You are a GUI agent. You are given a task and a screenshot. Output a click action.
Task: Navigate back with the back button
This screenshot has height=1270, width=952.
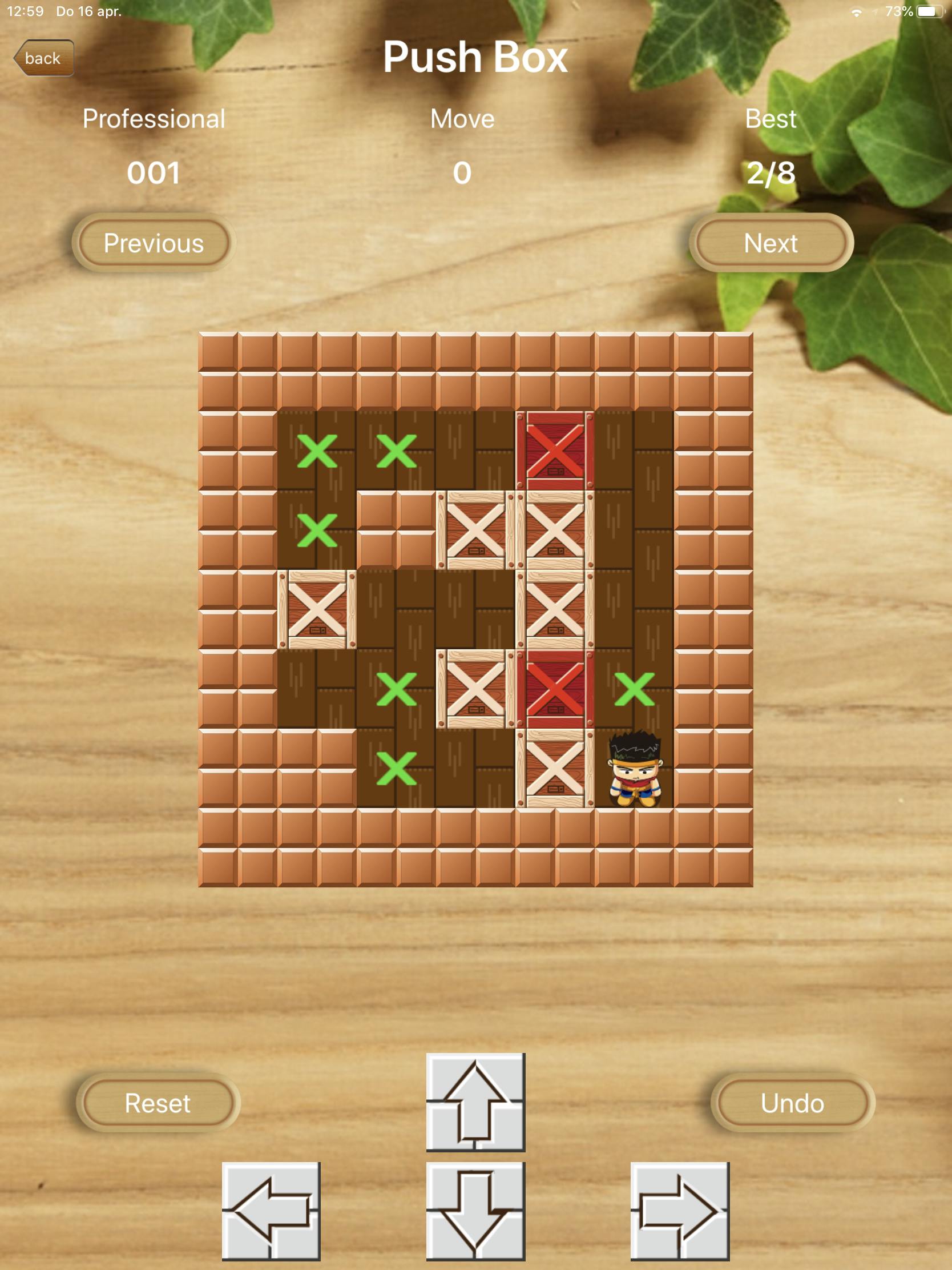click(45, 58)
